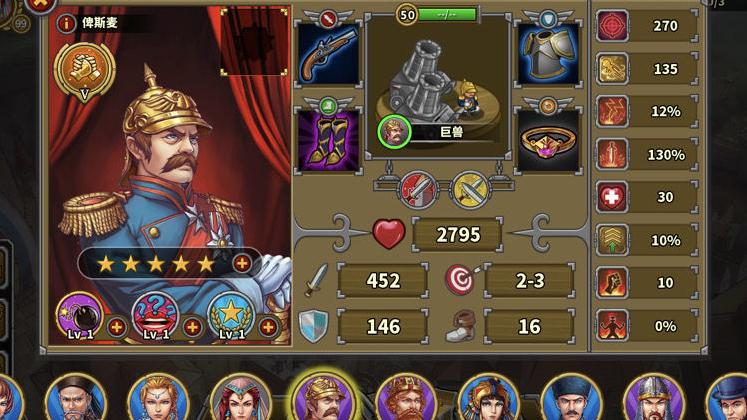
Task: Click the red round sword button
Action: 415,187
